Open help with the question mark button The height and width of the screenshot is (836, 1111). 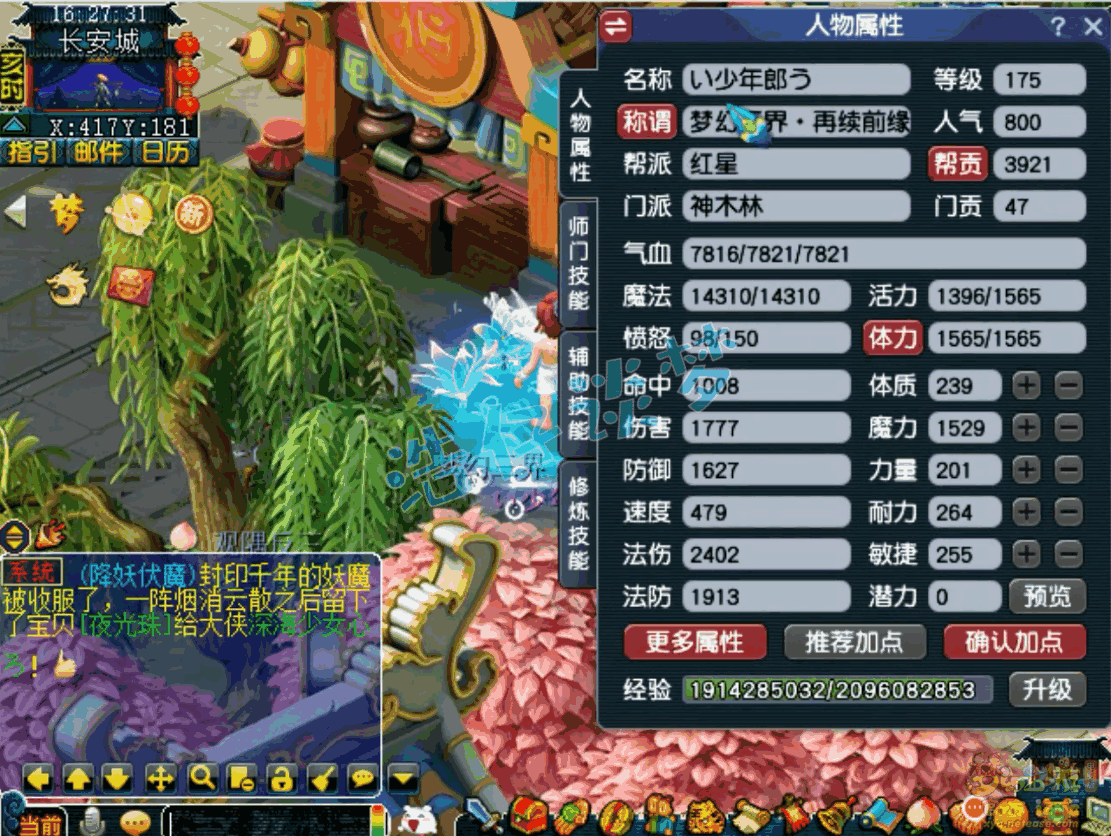[x=1058, y=27]
